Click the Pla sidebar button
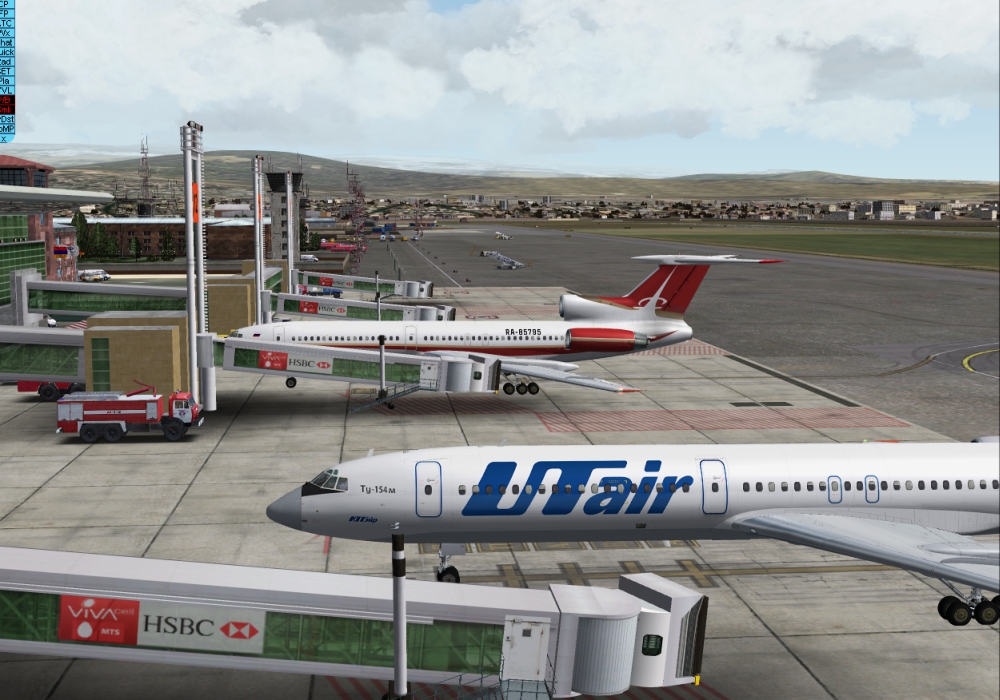 click(x=7, y=81)
